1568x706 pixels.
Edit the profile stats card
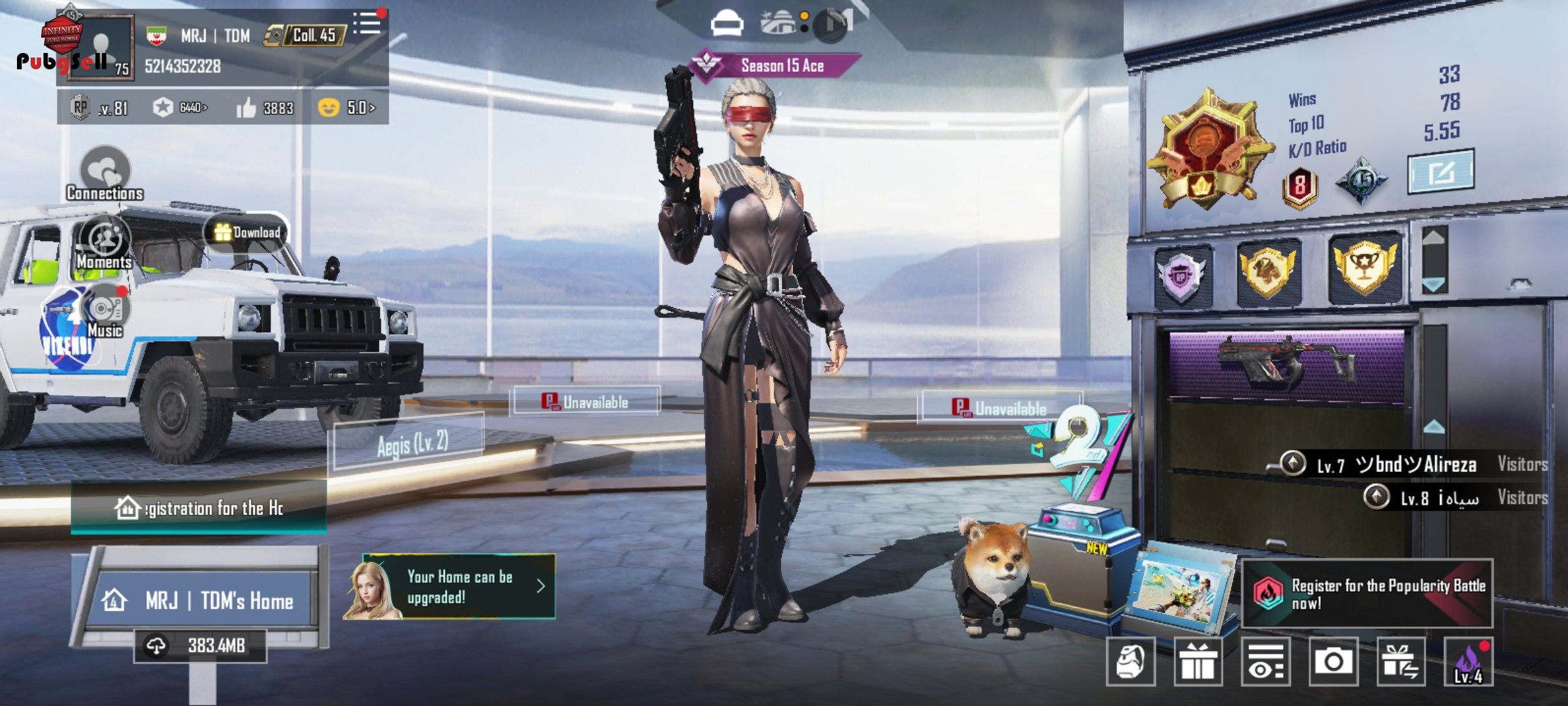point(1441,172)
